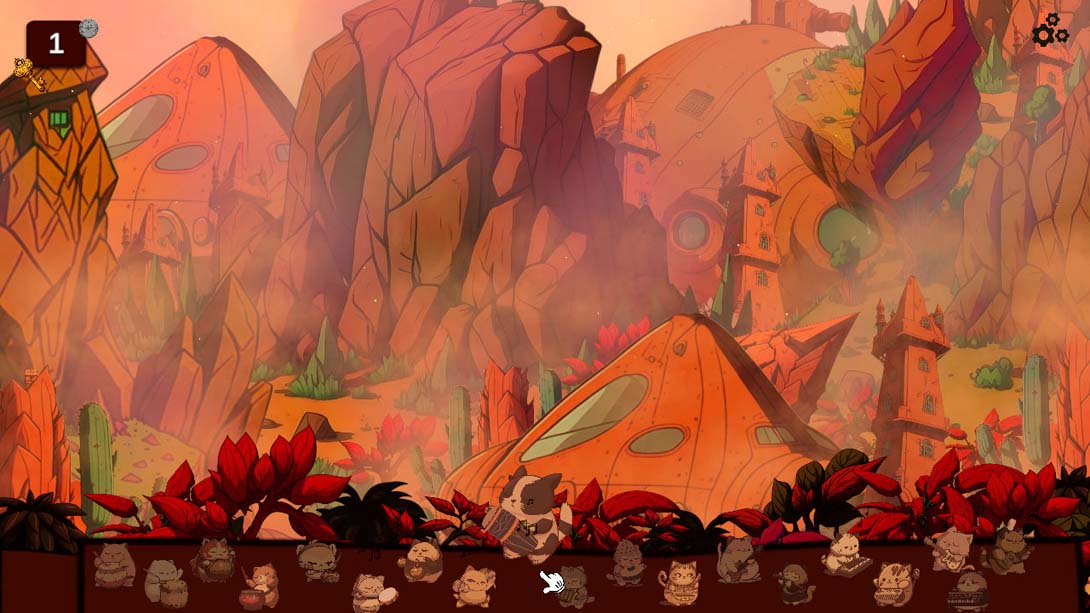This screenshot has height=613, width=1090.
Task: Click the grey yarn ball icon
Action: point(89,28)
